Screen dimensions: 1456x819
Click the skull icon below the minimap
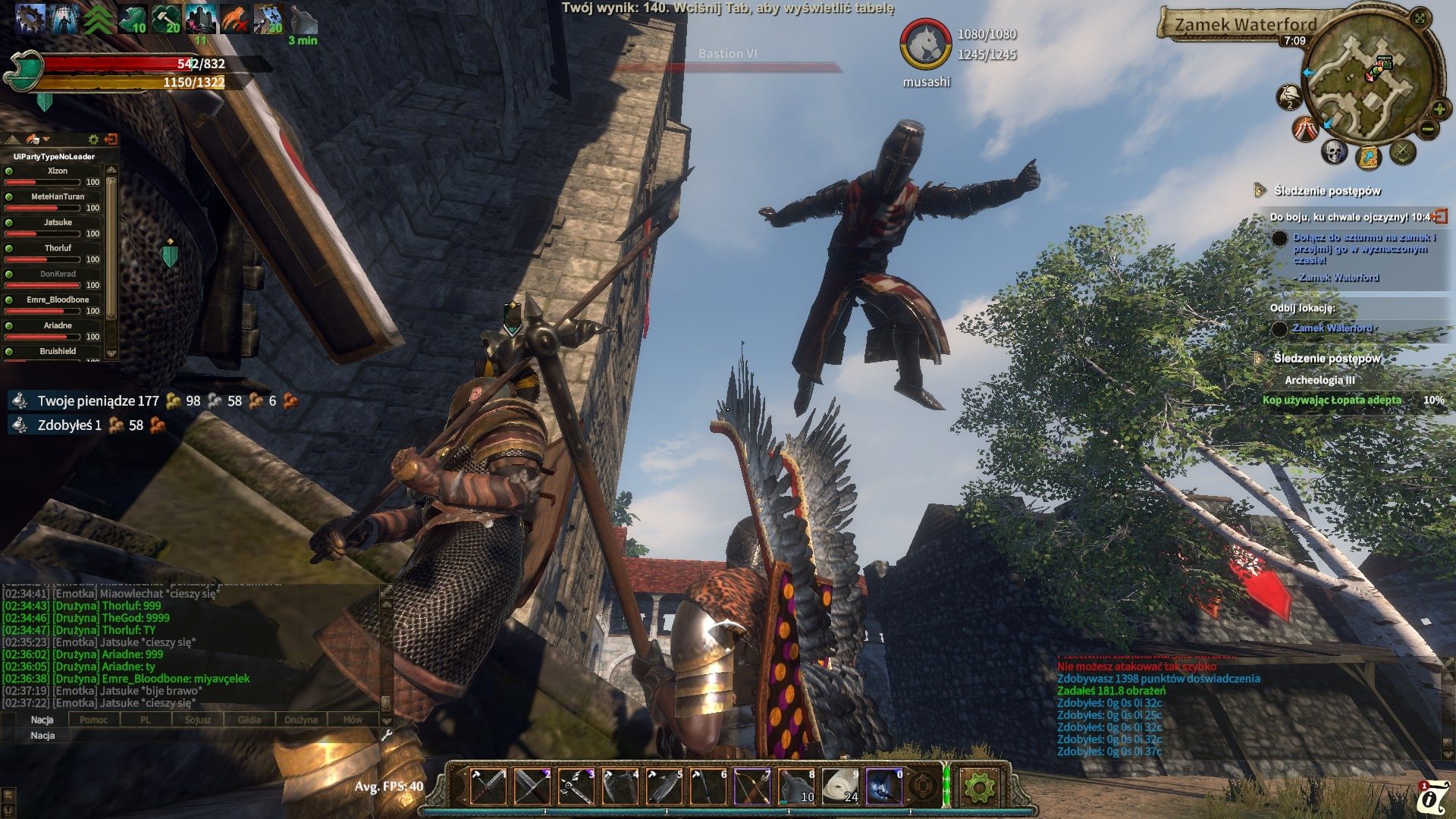click(1334, 152)
